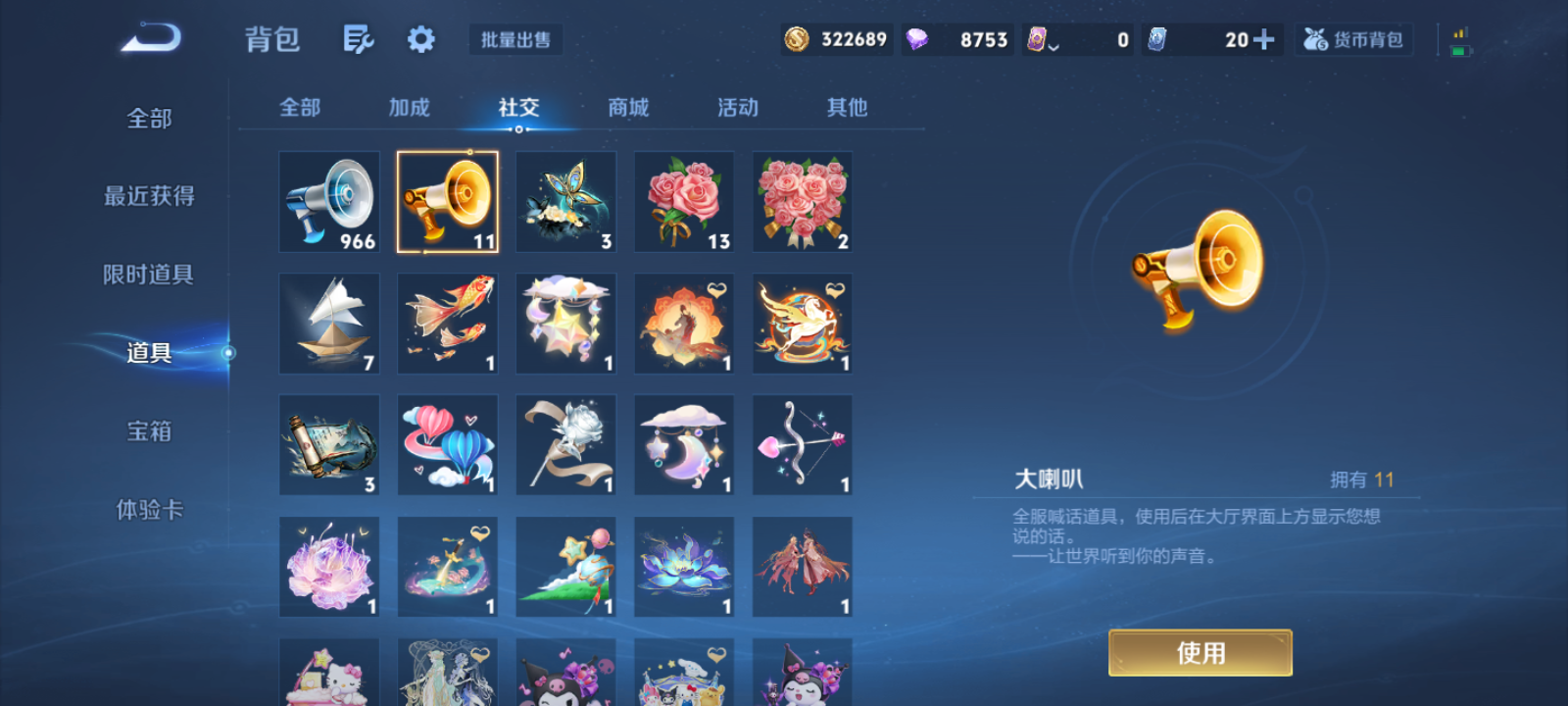Select the silver megaphone item with count 966

[328, 201]
